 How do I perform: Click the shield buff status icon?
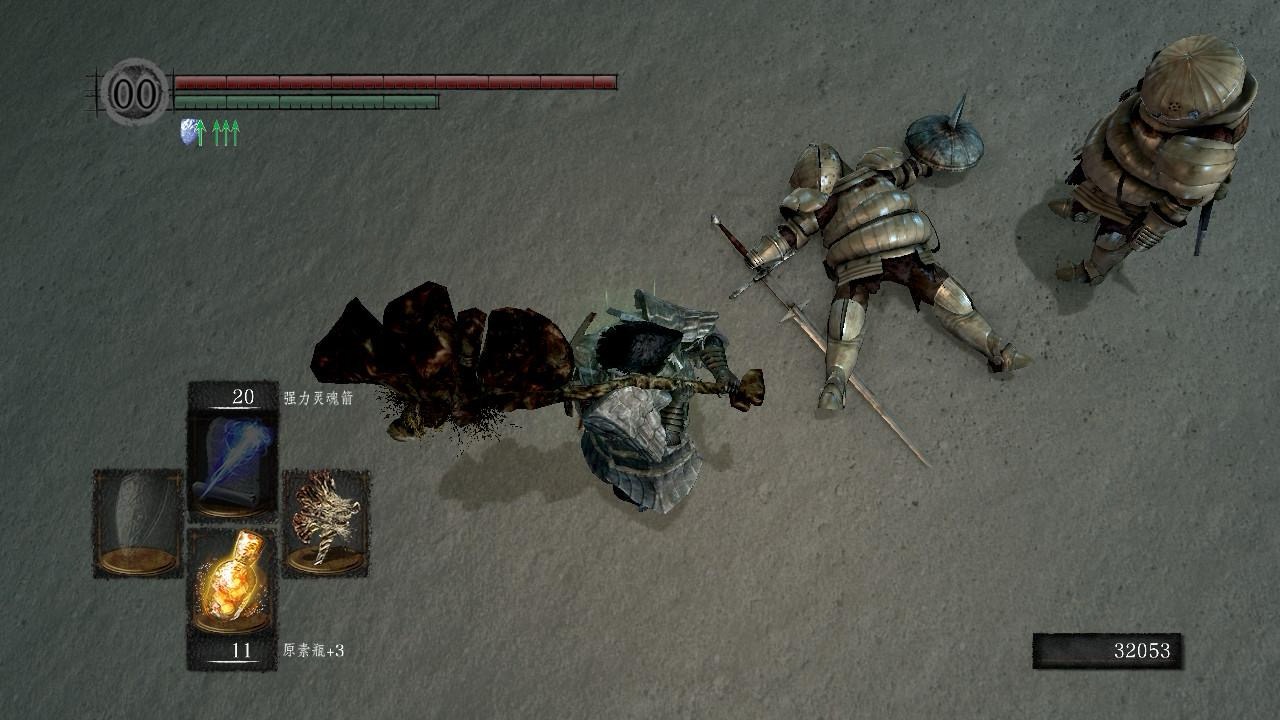point(188,132)
